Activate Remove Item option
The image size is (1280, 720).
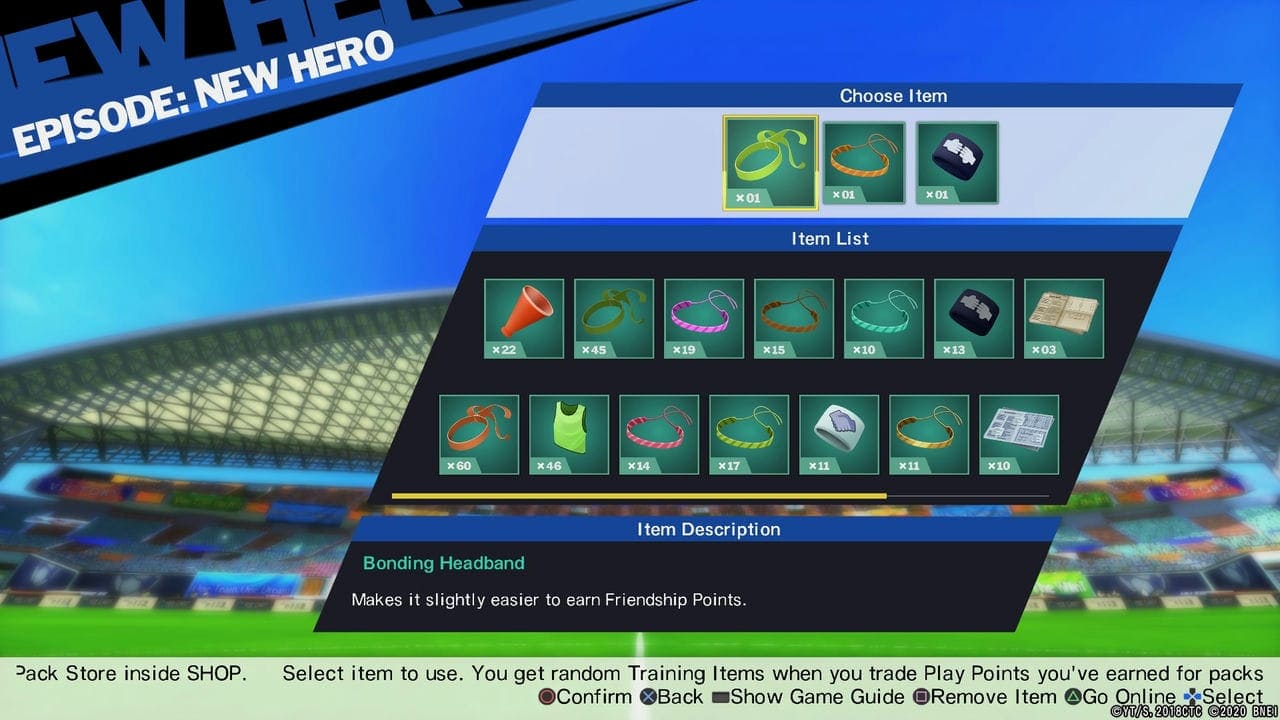click(985, 697)
